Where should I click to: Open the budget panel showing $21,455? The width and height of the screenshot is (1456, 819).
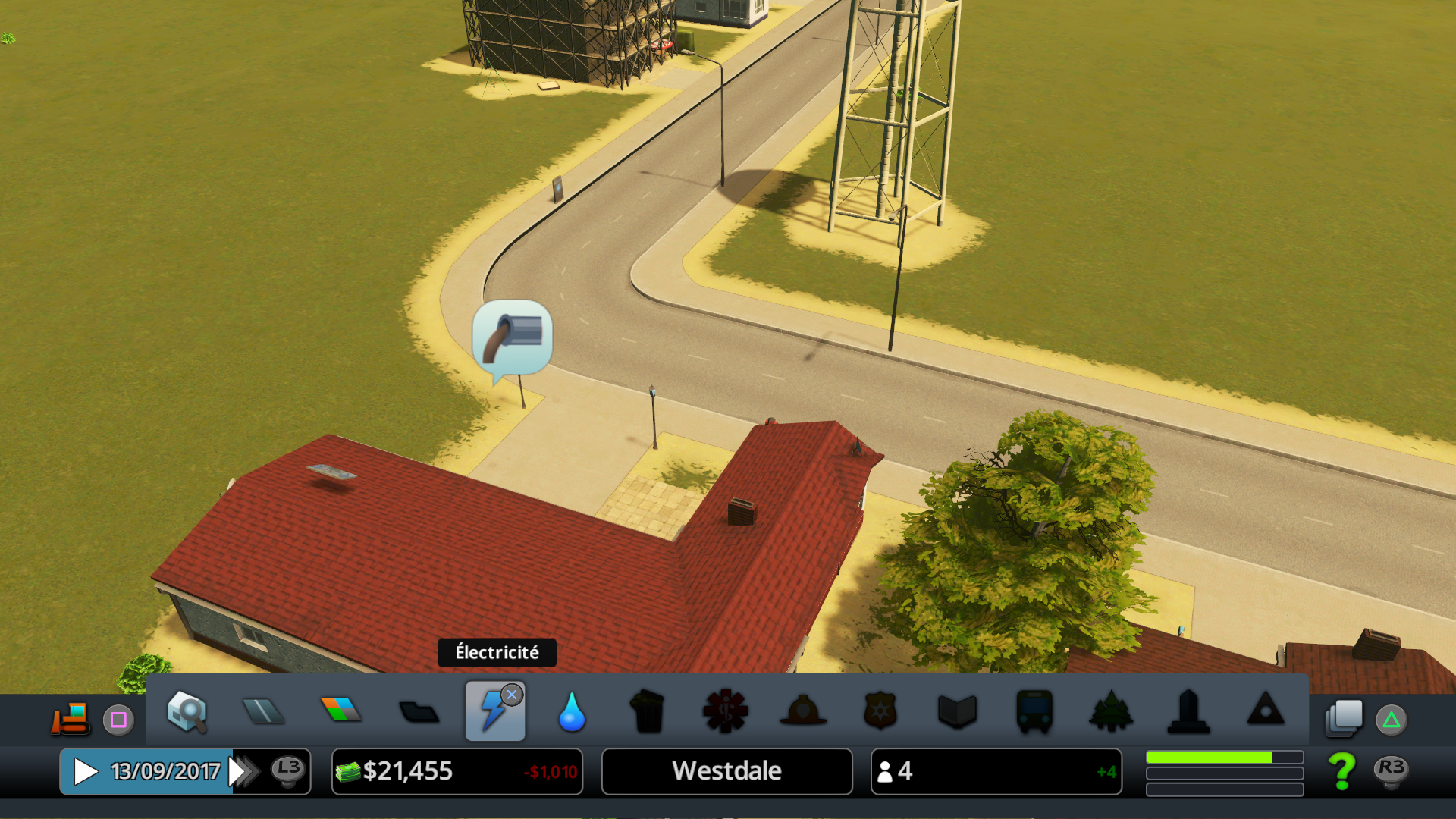click(457, 772)
